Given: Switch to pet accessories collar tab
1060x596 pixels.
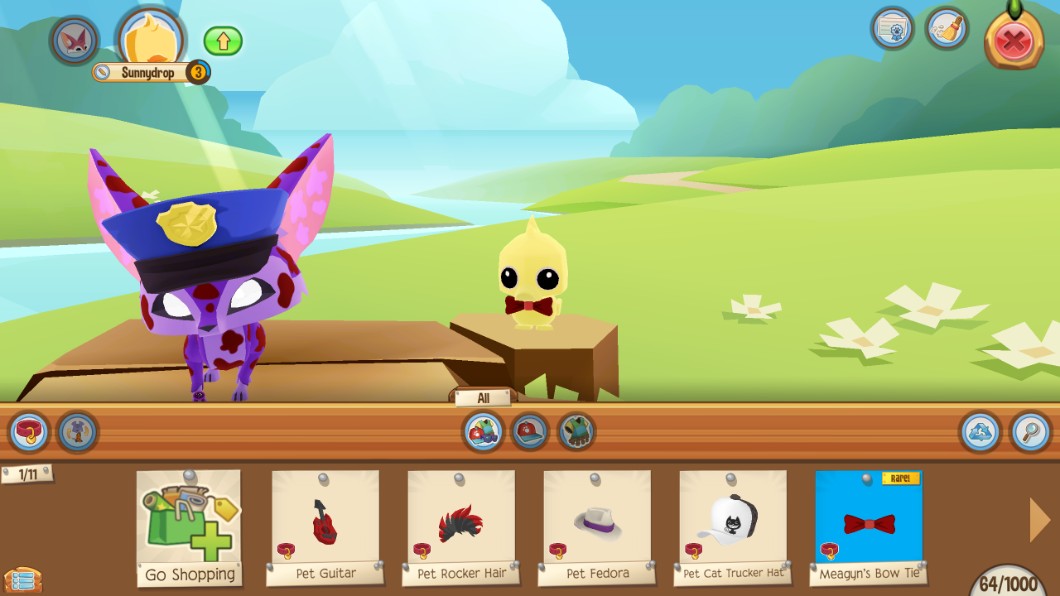Looking at the screenshot, I should [x=29, y=432].
